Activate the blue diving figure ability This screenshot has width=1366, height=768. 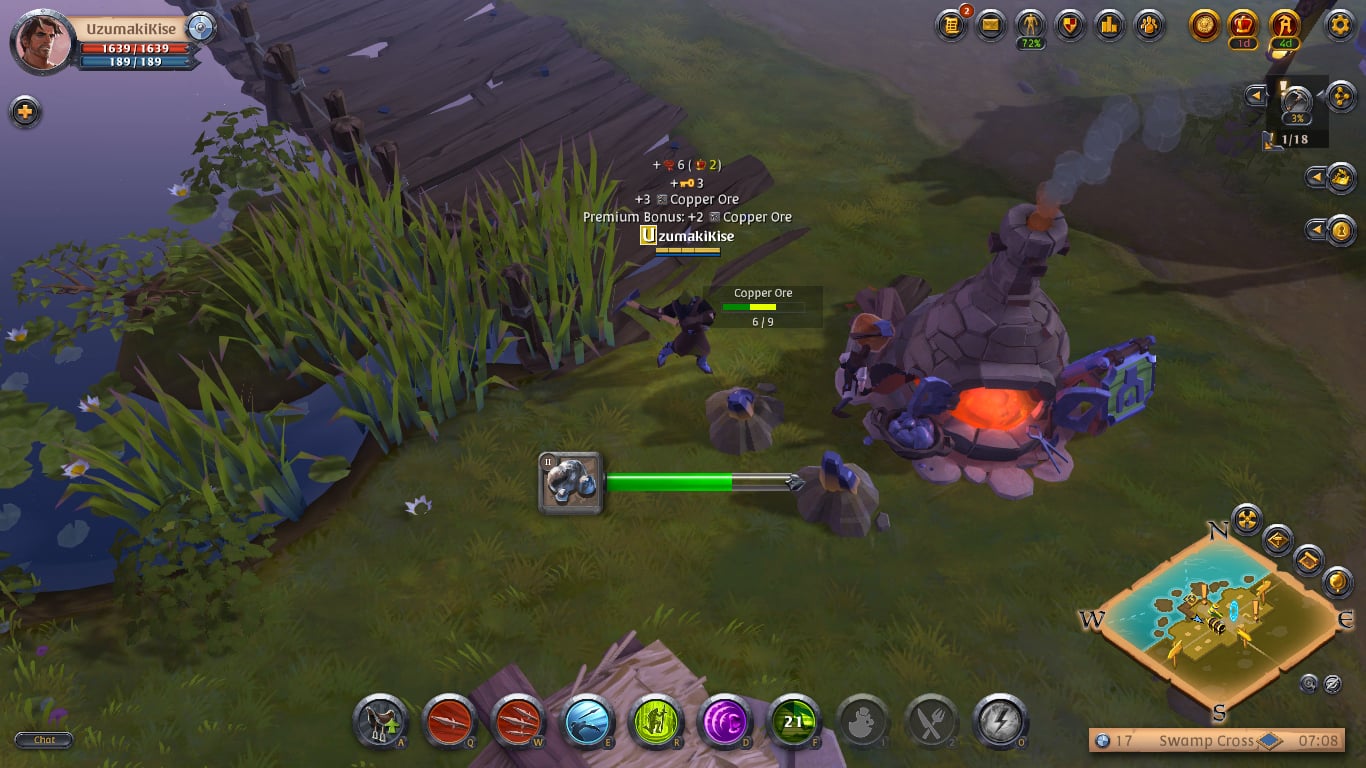588,722
